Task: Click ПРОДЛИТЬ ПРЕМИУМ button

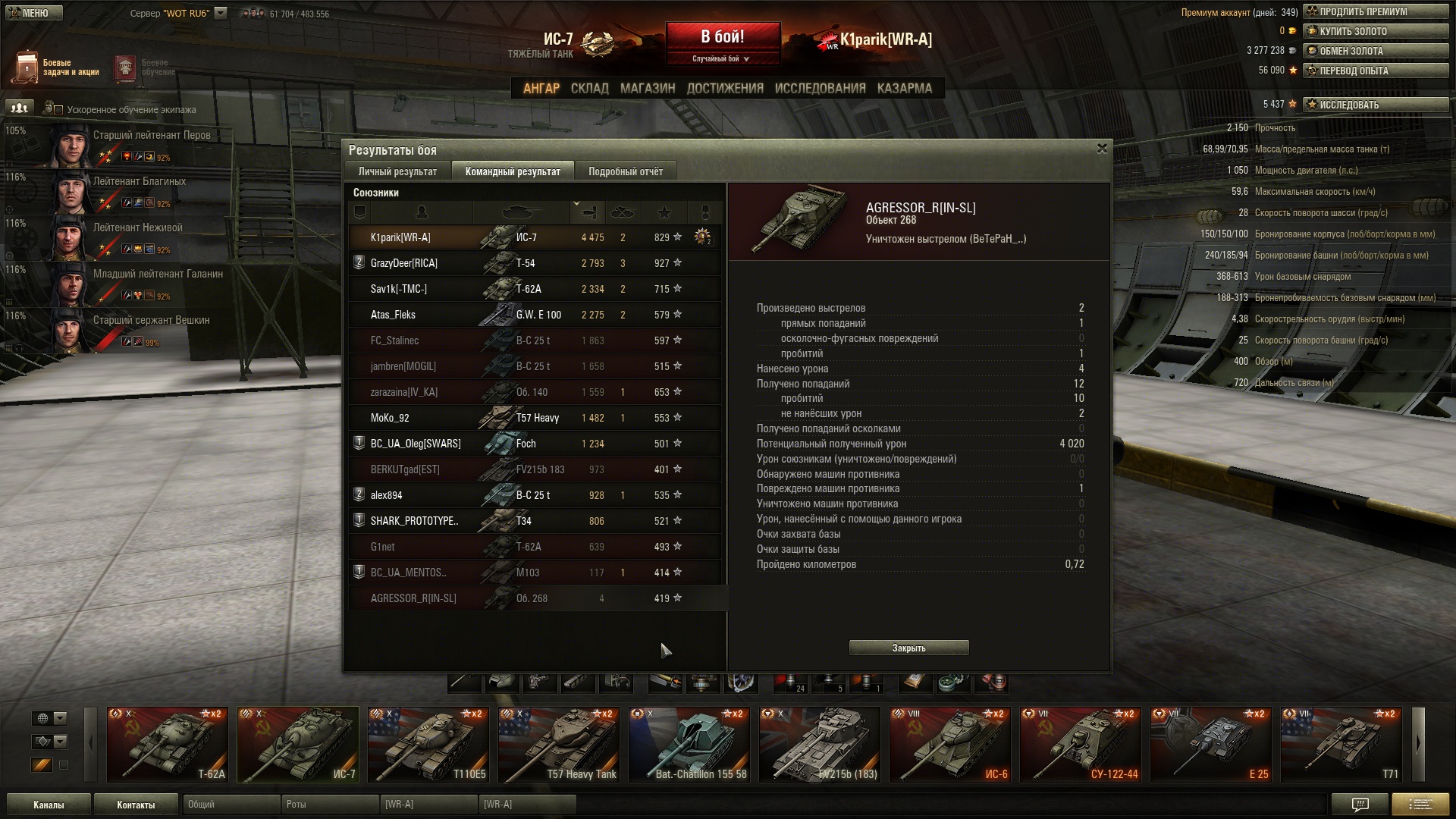Action: (x=1376, y=12)
